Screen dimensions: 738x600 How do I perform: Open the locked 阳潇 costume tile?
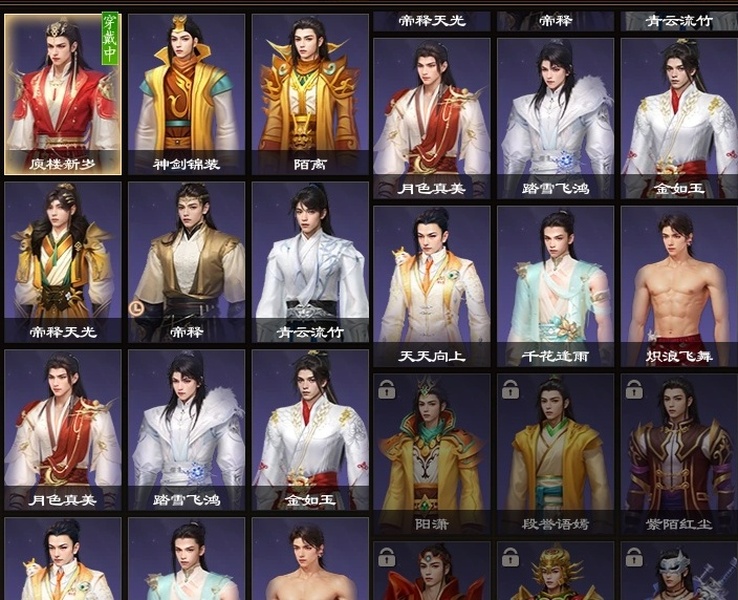pyautogui.click(x=432, y=454)
